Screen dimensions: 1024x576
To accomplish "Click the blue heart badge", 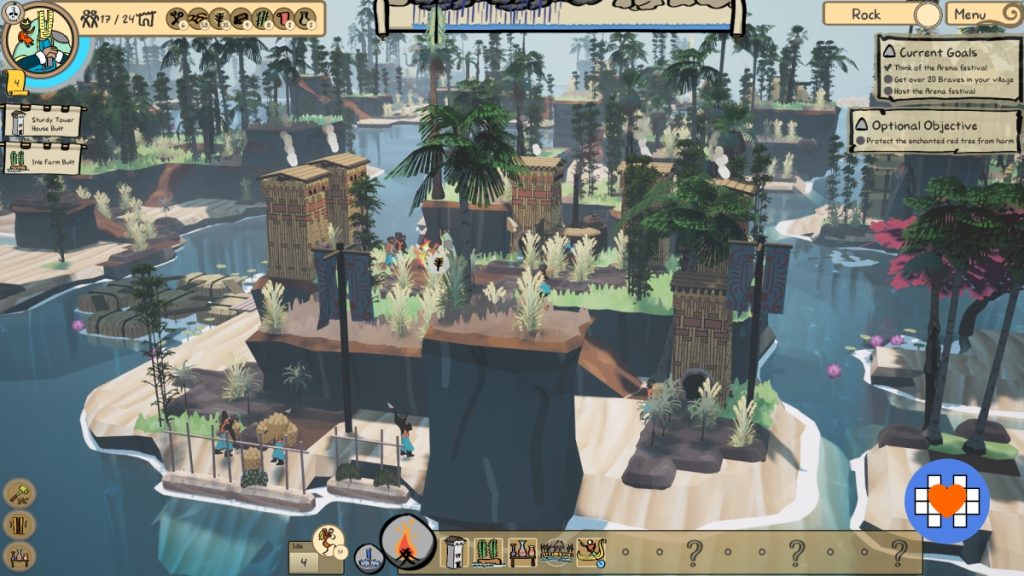I will tap(947, 501).
